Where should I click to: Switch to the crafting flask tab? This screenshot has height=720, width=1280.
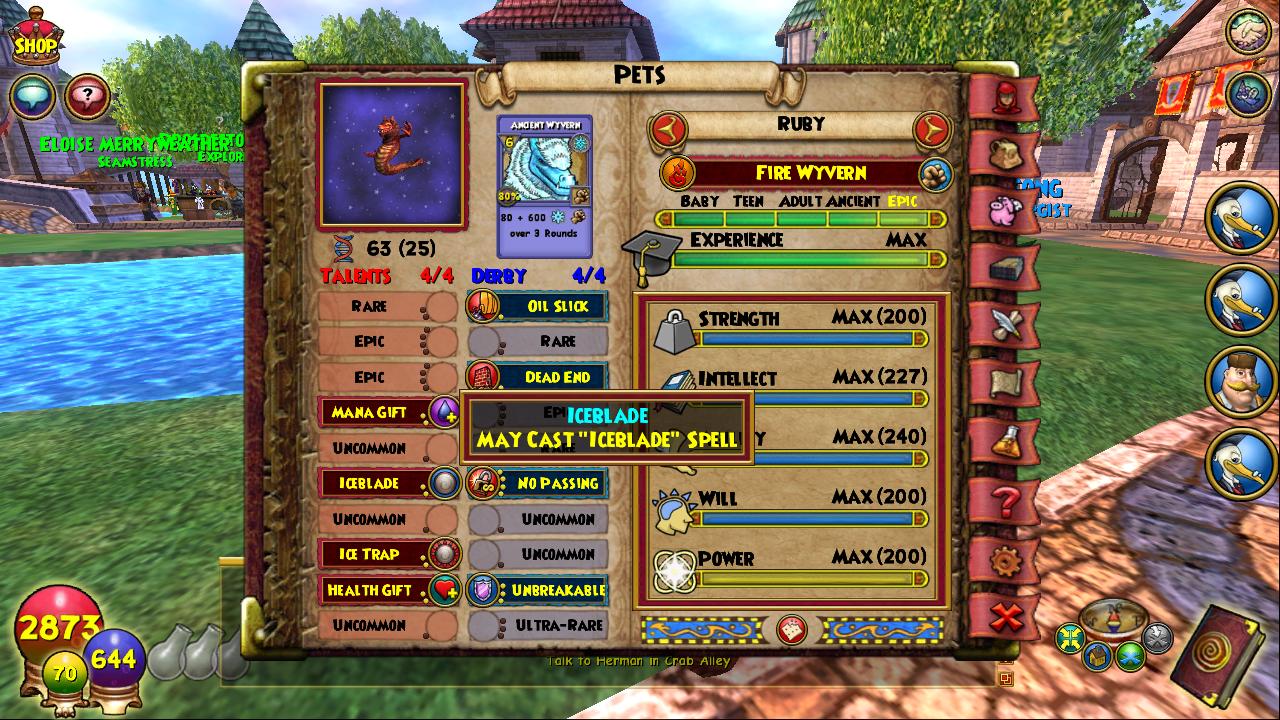[1004, 440]
